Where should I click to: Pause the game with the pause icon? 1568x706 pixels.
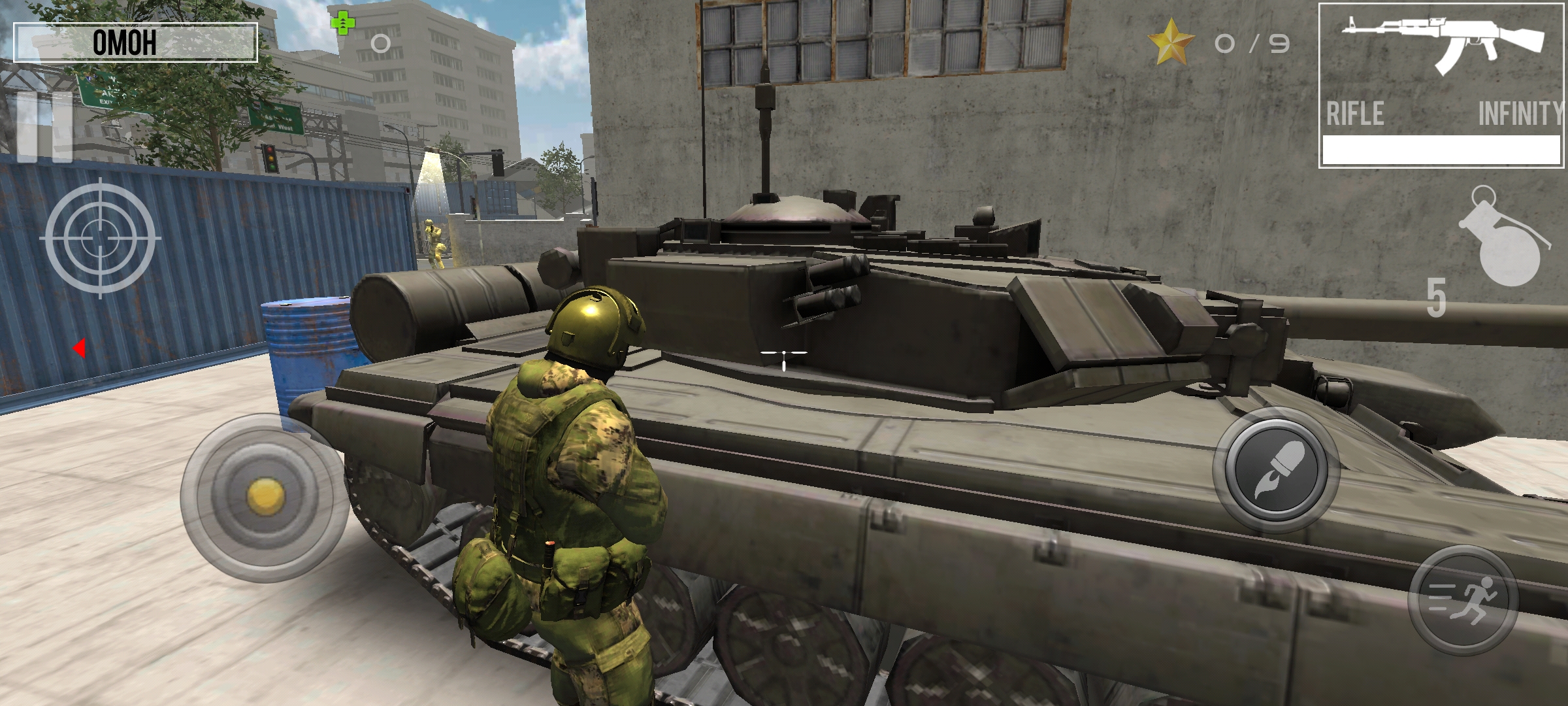pos(44,127)
